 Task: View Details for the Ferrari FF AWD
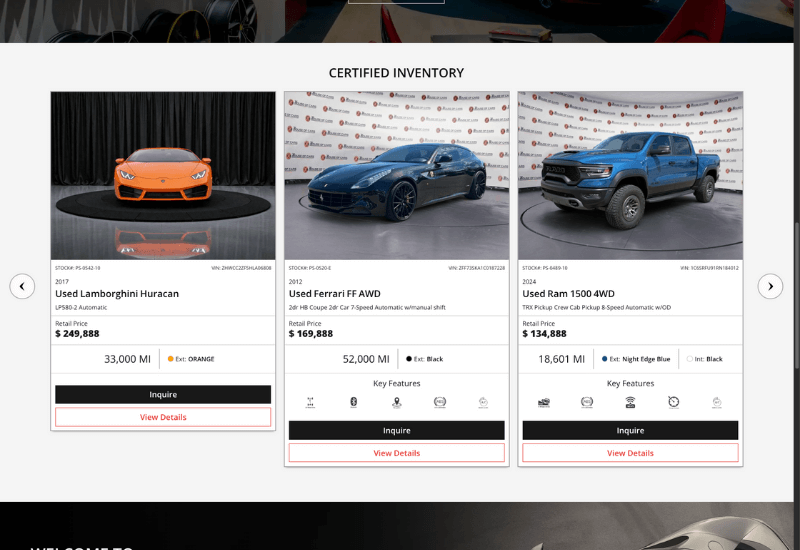coord(397,453)
